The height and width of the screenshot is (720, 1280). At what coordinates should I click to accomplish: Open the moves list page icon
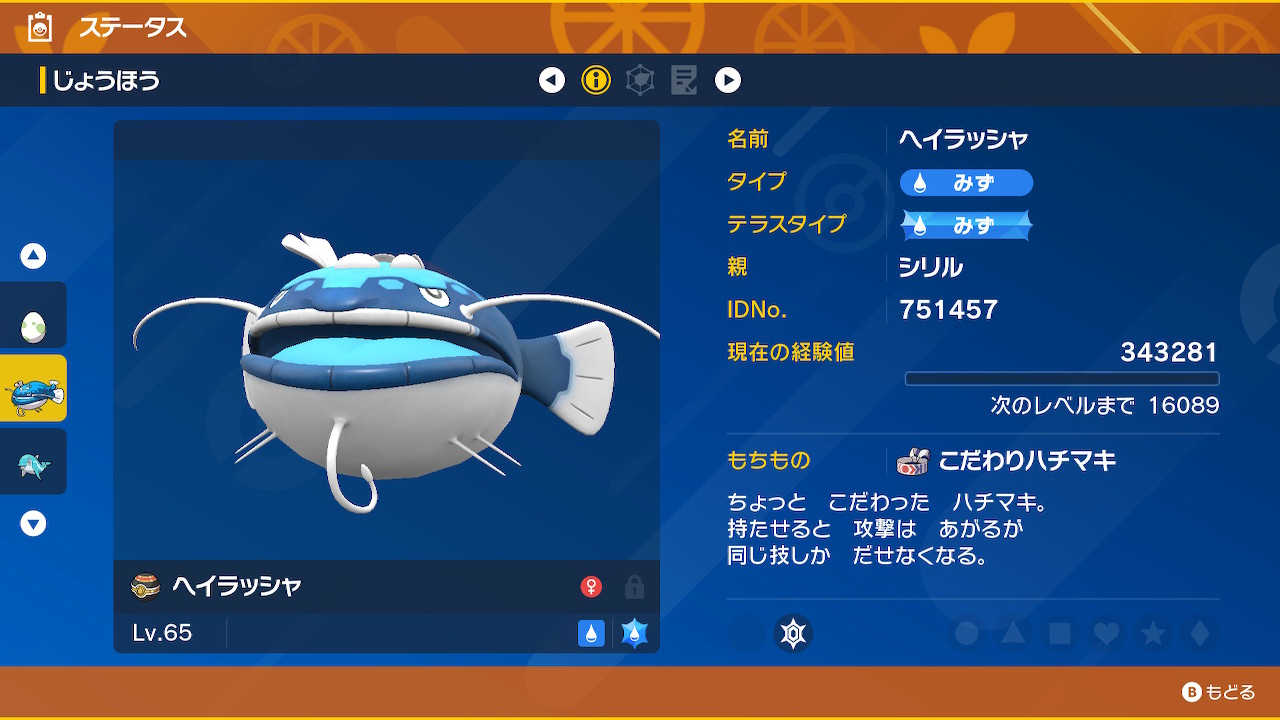click(685, 80)
